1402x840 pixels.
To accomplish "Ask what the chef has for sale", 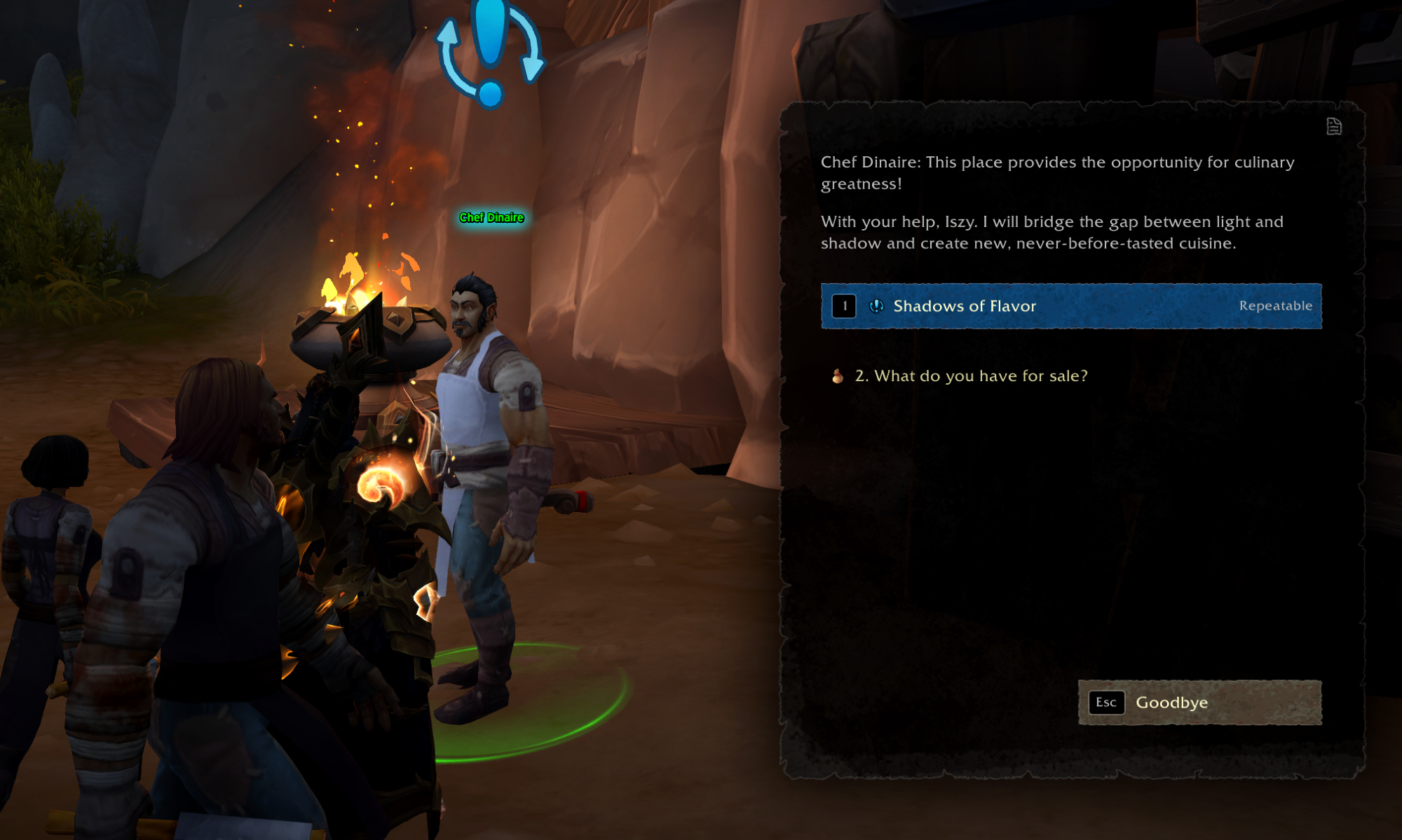I will 970,376.
